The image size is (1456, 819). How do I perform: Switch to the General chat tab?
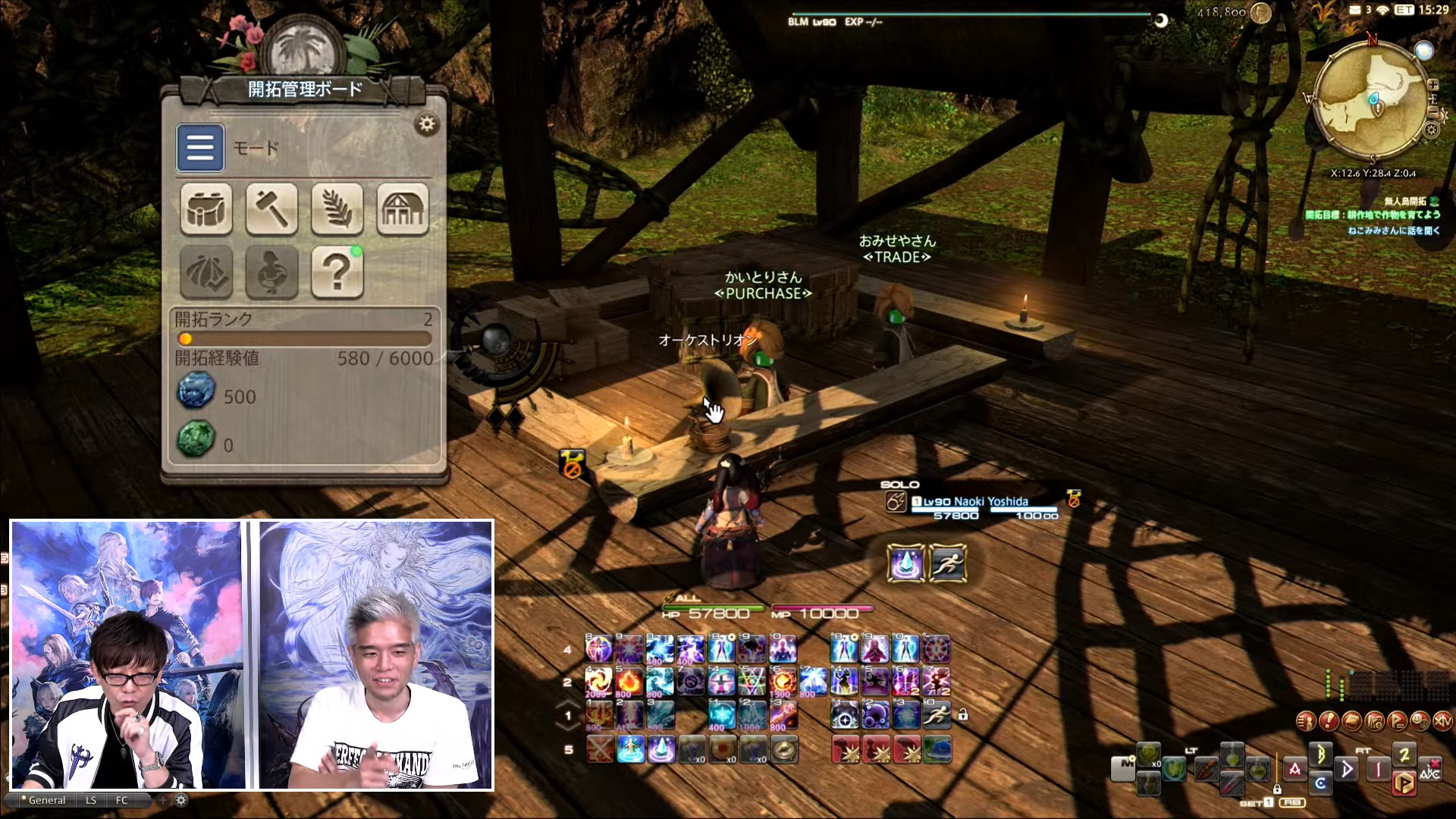(x=47, y=800)
